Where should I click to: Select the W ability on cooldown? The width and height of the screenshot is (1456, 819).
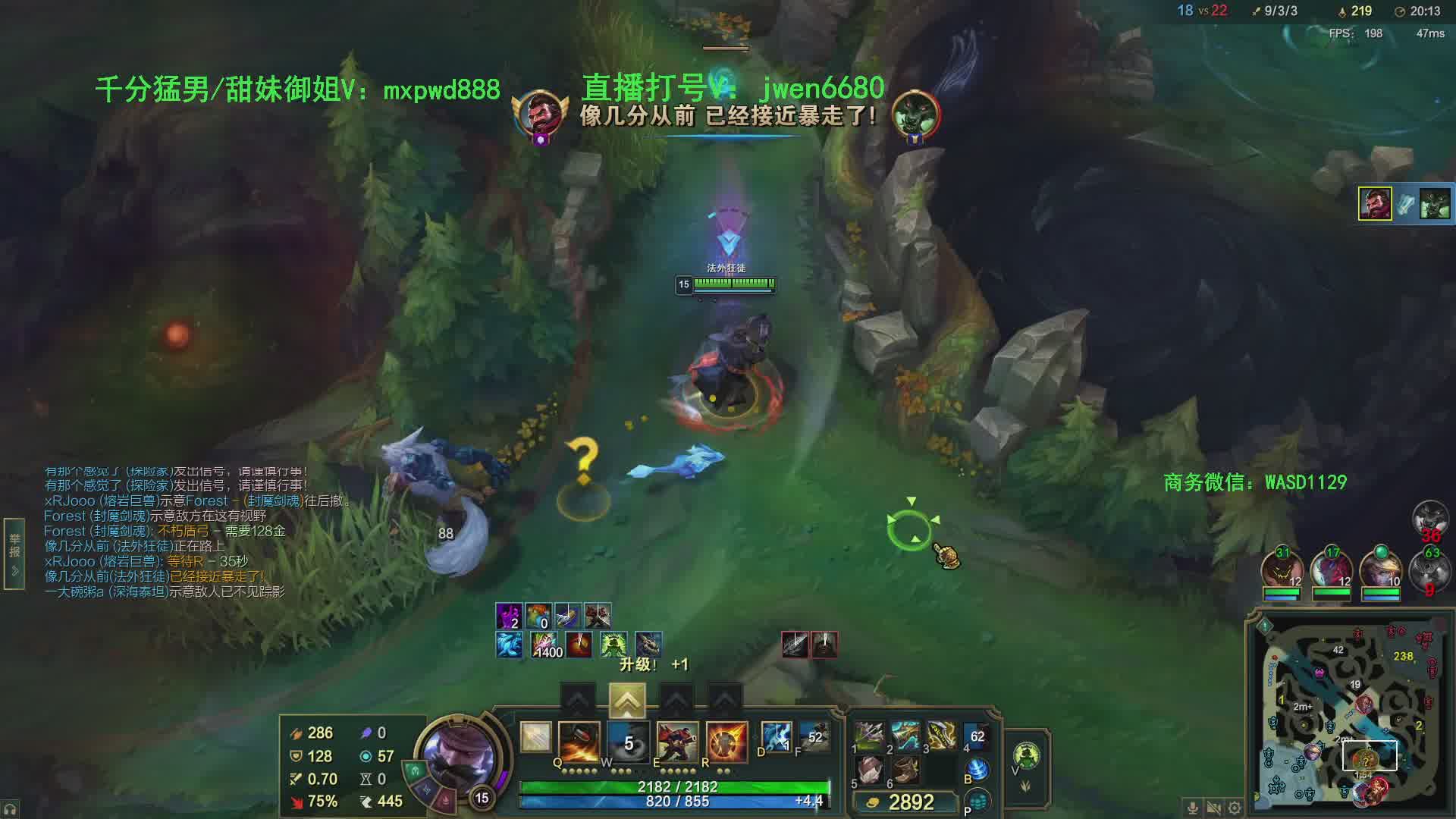(628, 741)
